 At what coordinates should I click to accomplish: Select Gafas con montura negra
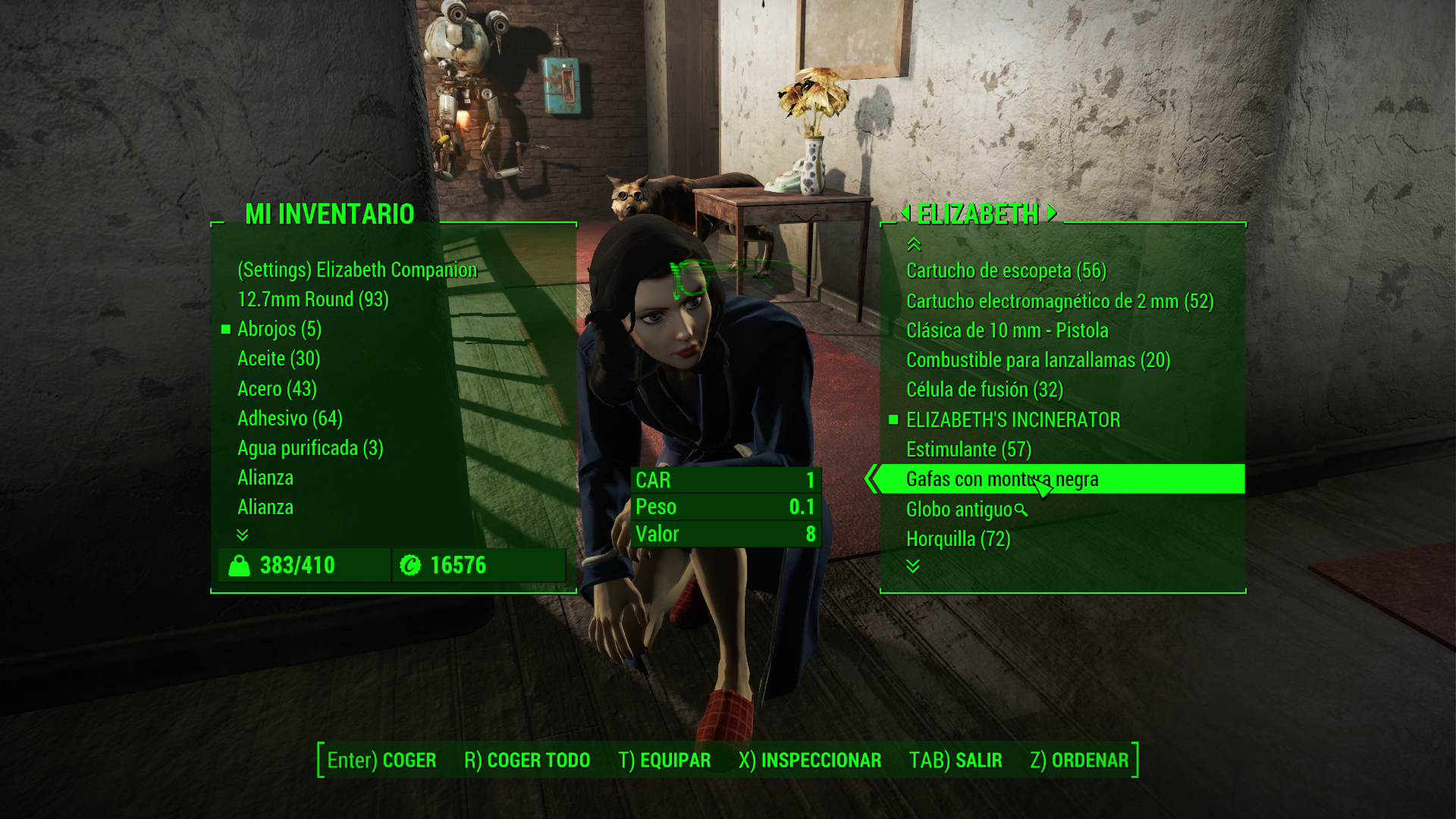[1001, 479]
